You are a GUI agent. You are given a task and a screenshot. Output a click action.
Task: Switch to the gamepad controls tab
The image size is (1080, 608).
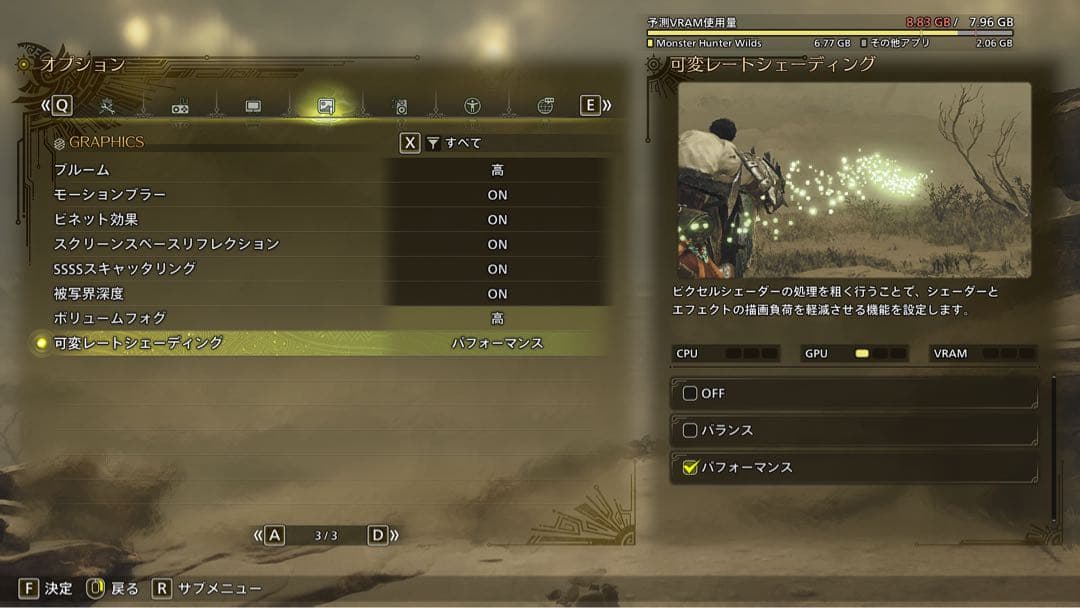[180, 107]
